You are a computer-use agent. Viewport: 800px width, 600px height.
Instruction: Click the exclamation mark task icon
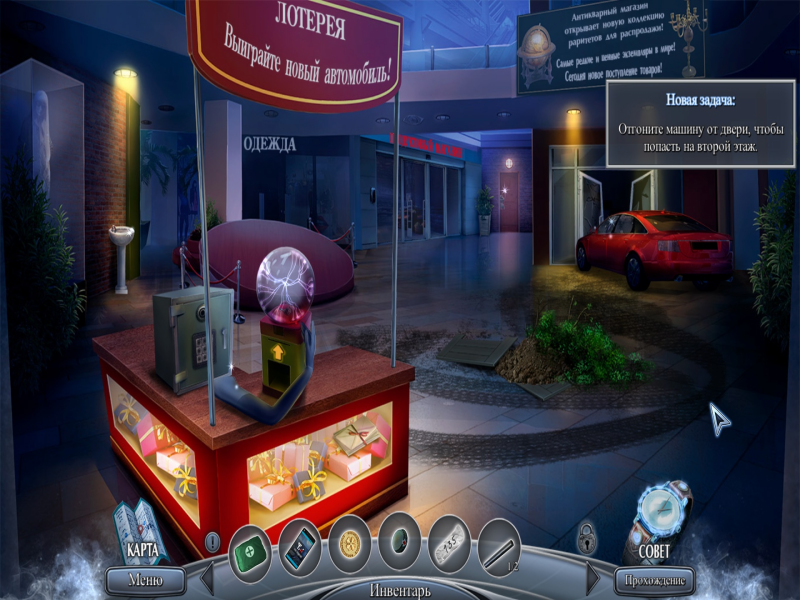212,542
